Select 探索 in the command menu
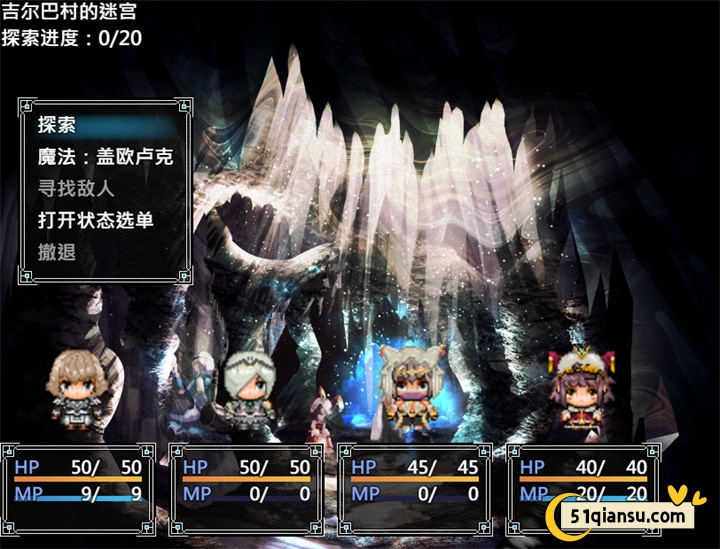The image size is (720, 549). point(57,125)
